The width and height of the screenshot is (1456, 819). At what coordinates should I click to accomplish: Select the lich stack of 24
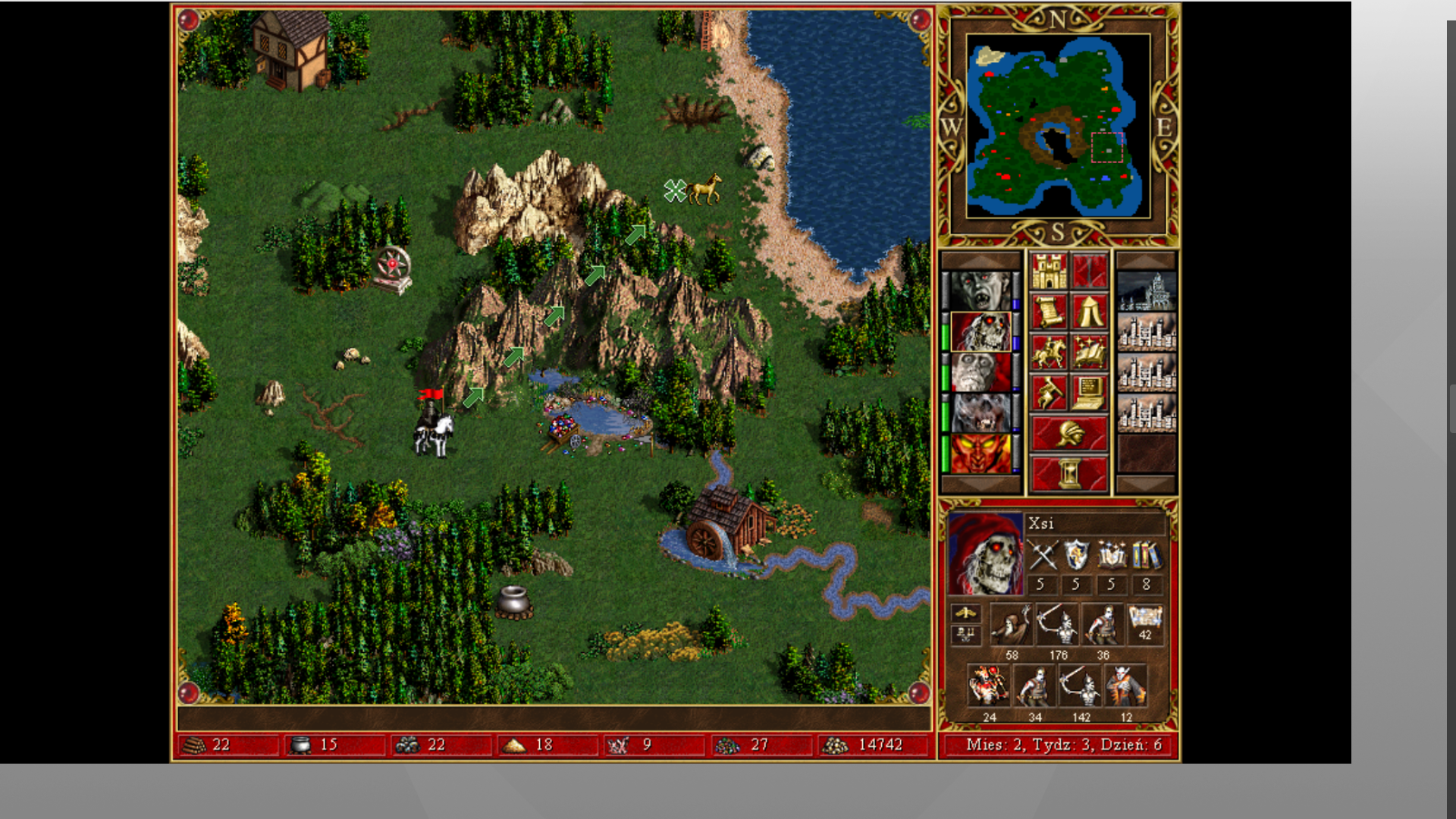tap(988, 686)
